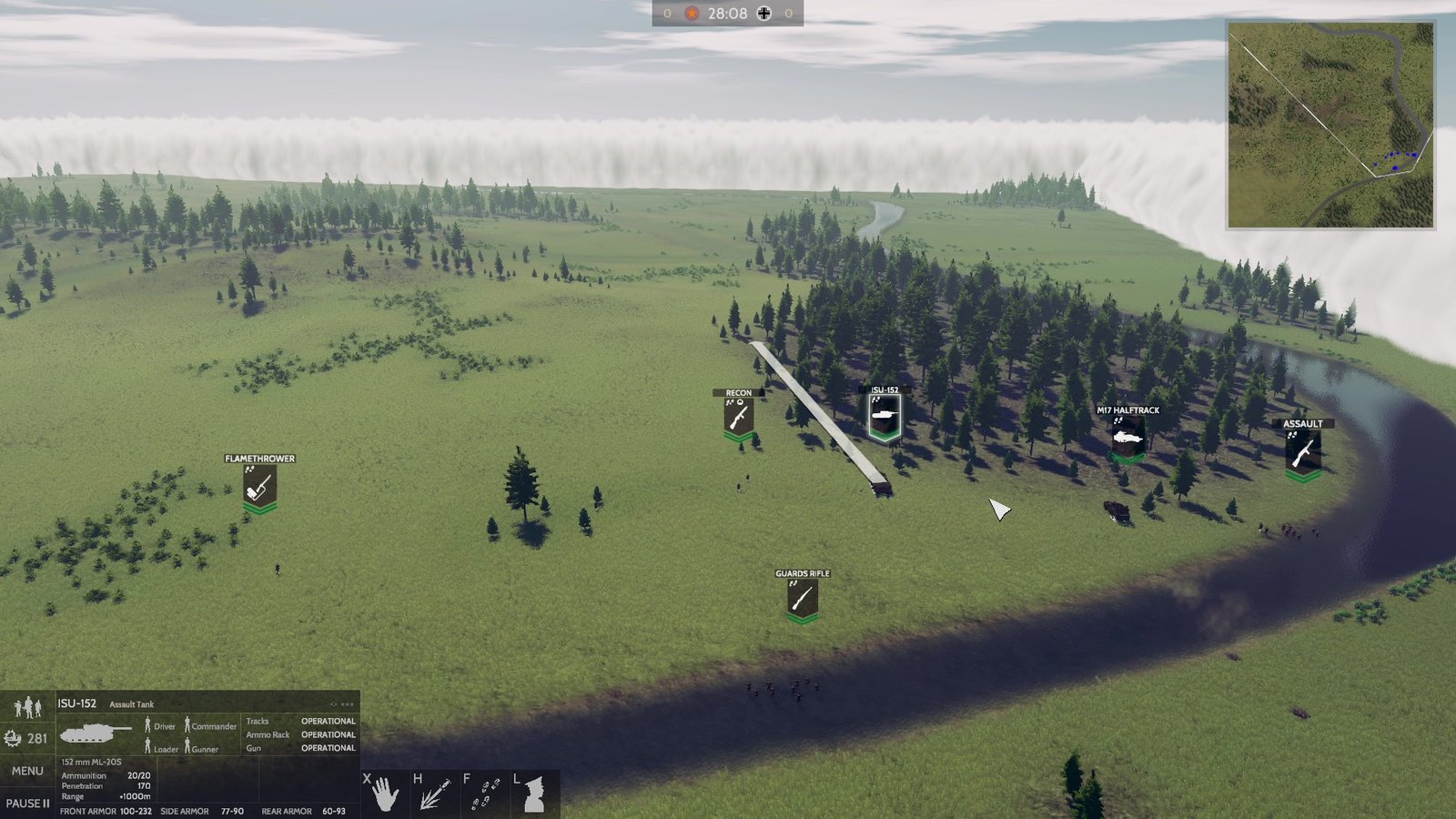Click the minimap in the top-right corner
The height and width of the screenshot is (819, 1456).
click(x=1333, y=123)
